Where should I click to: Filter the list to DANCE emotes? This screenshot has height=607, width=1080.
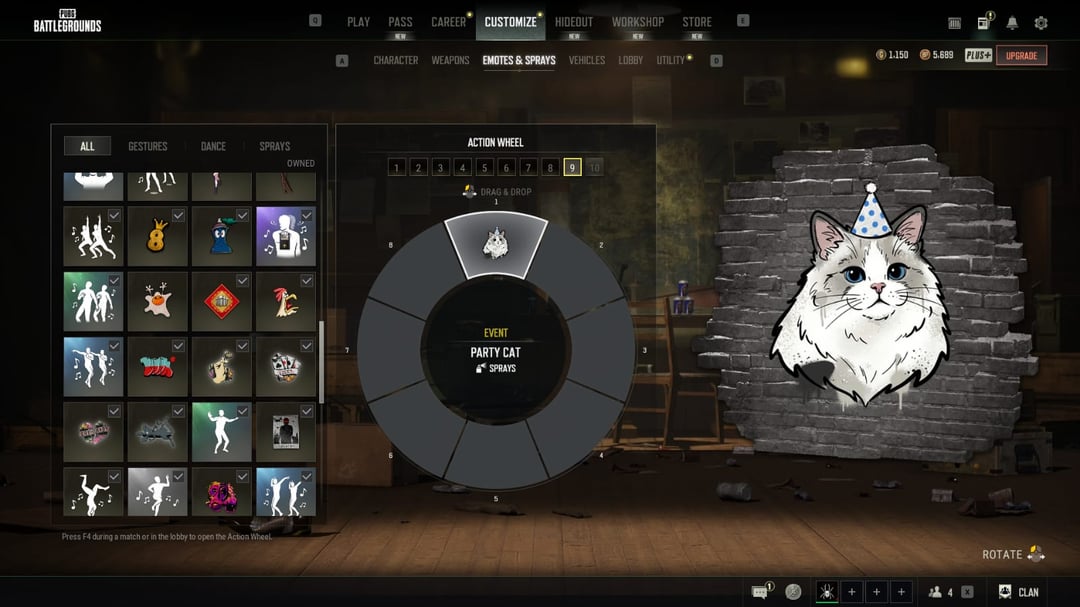[x=213, y=147]
